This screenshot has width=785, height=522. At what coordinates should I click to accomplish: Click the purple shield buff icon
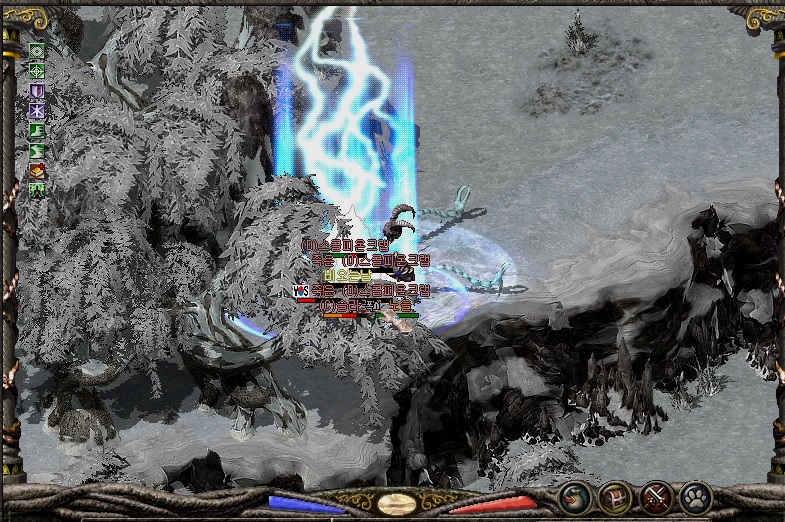[x=37, y=91]
